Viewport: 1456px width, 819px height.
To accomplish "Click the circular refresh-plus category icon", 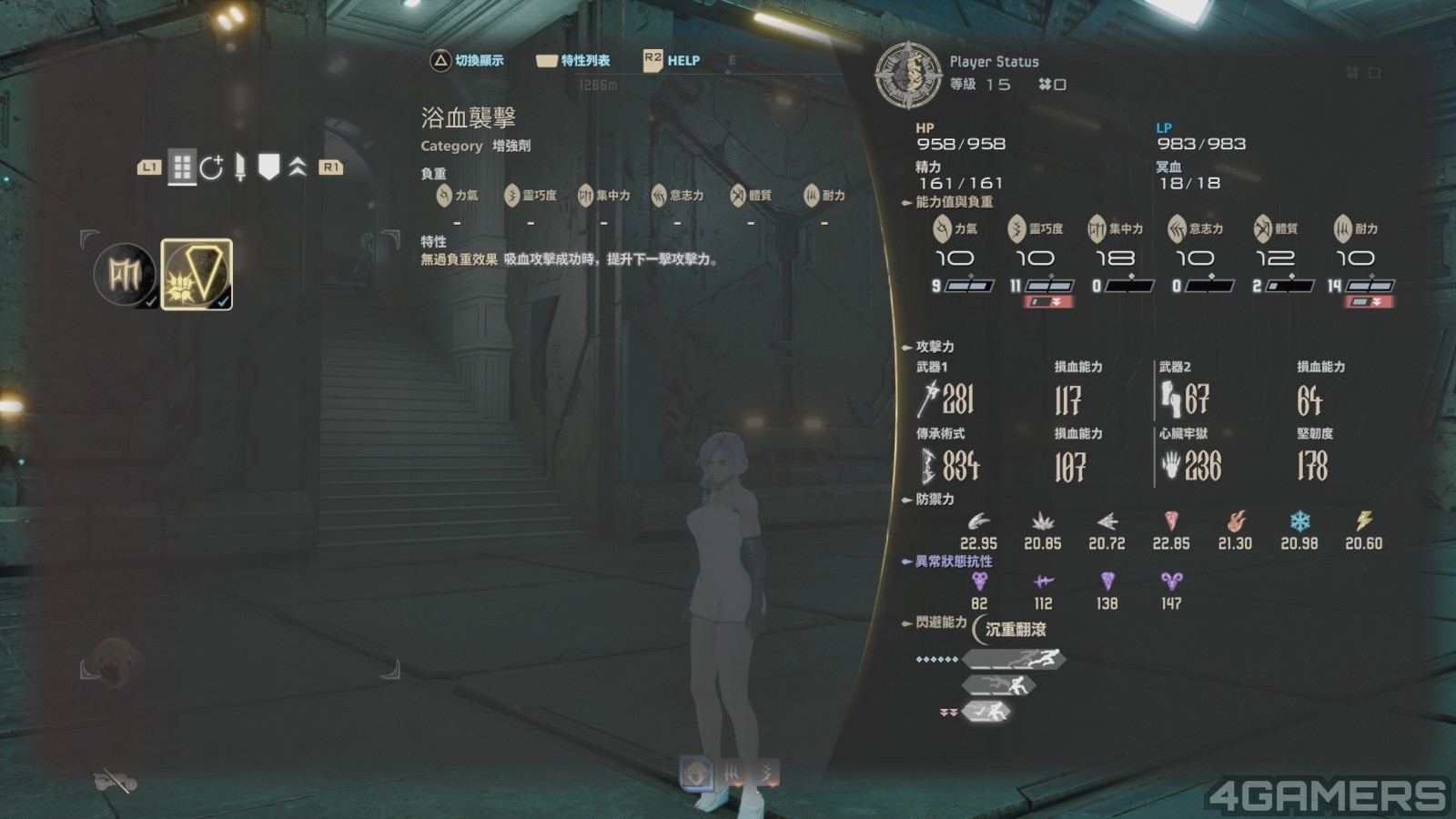I will click(213, 167).
